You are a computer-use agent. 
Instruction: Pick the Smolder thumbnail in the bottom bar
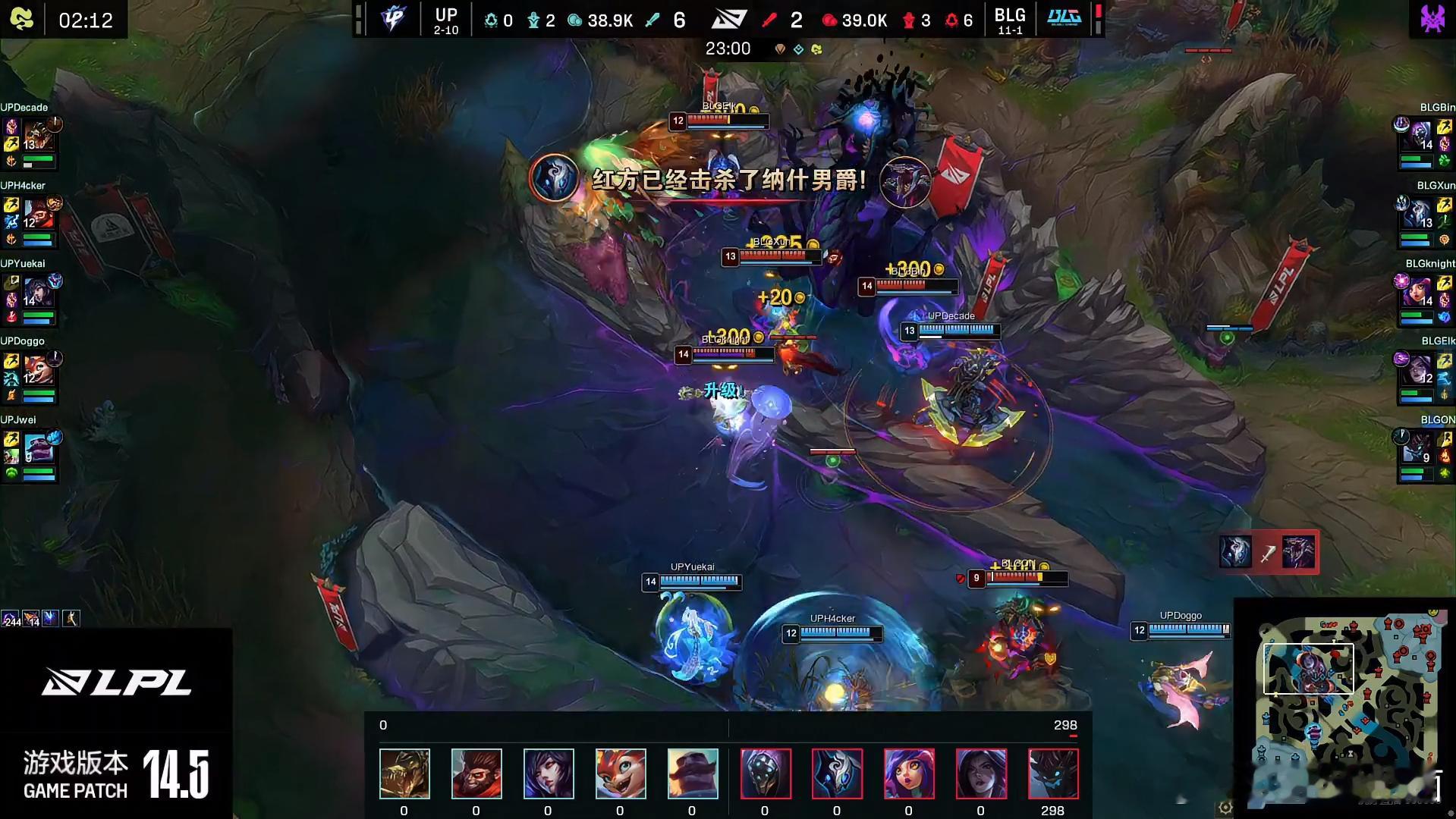pos(621,773)
